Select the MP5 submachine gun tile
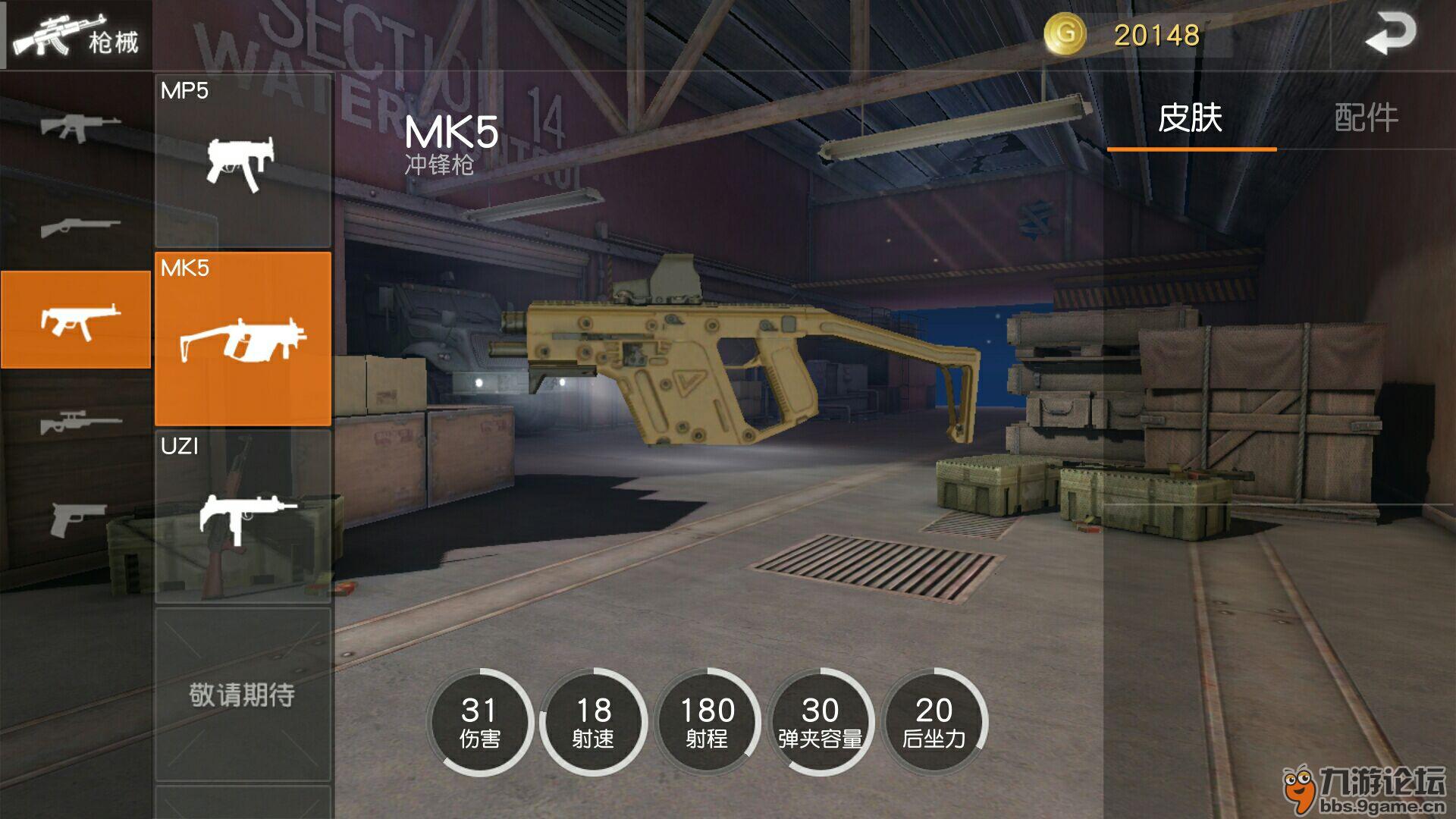The height and width of the screenshot is (819, 1456). 243,161
